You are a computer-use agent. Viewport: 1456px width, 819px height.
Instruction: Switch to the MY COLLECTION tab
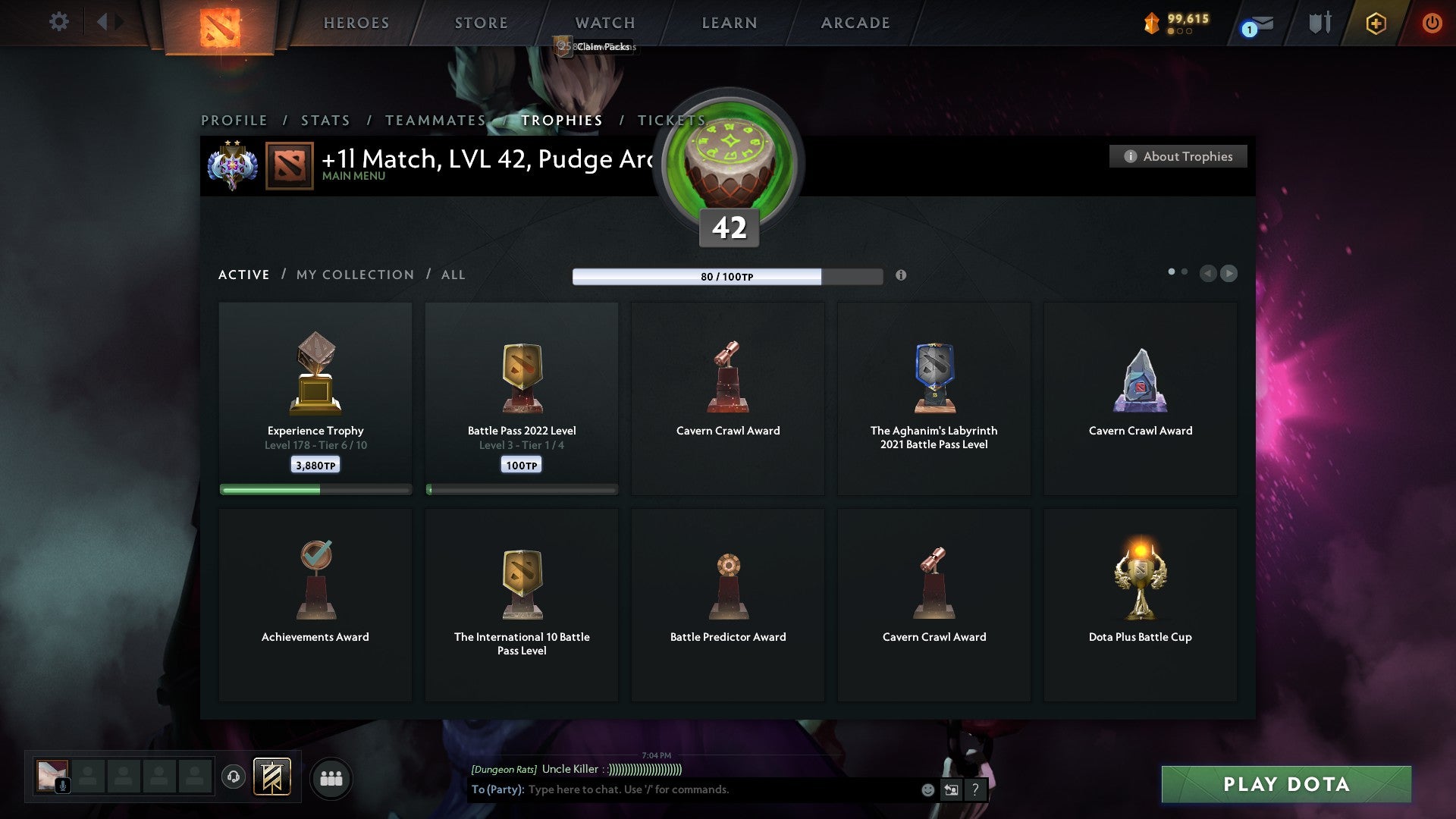pos(354,275)
